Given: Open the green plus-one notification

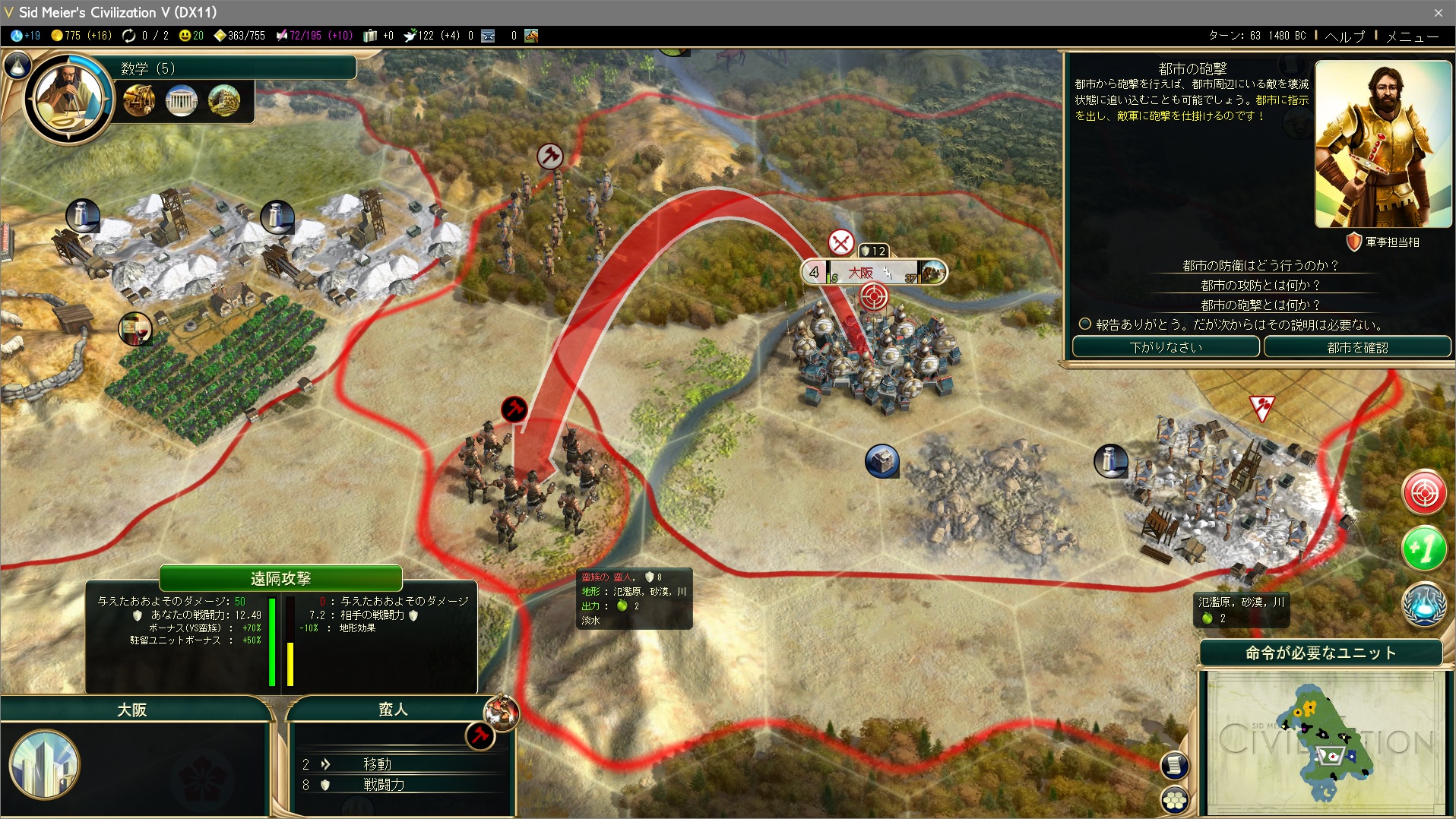Looking at the screenshot, I should [x=1423, y=548].
